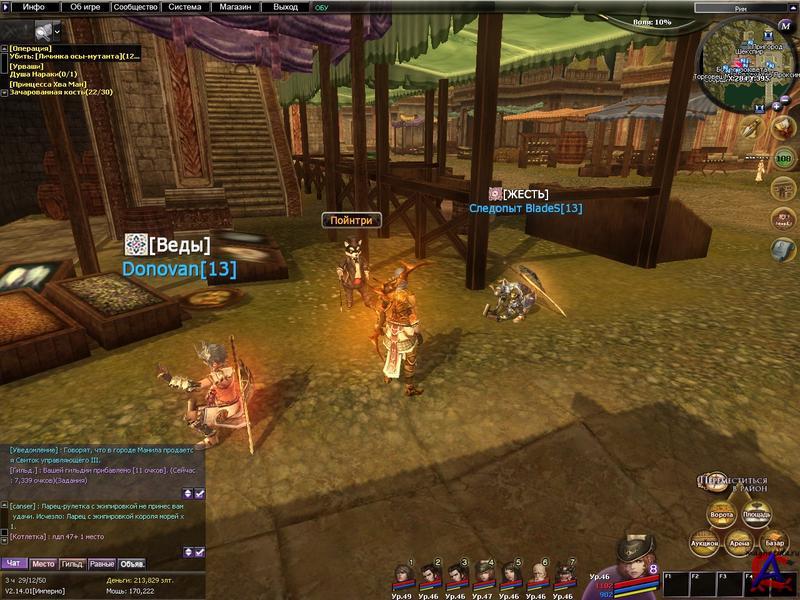Image resolution: width=800 pixels, height=600 pixels.
Task: Open the Магазин menu
Action: click(x=235, y=6)
